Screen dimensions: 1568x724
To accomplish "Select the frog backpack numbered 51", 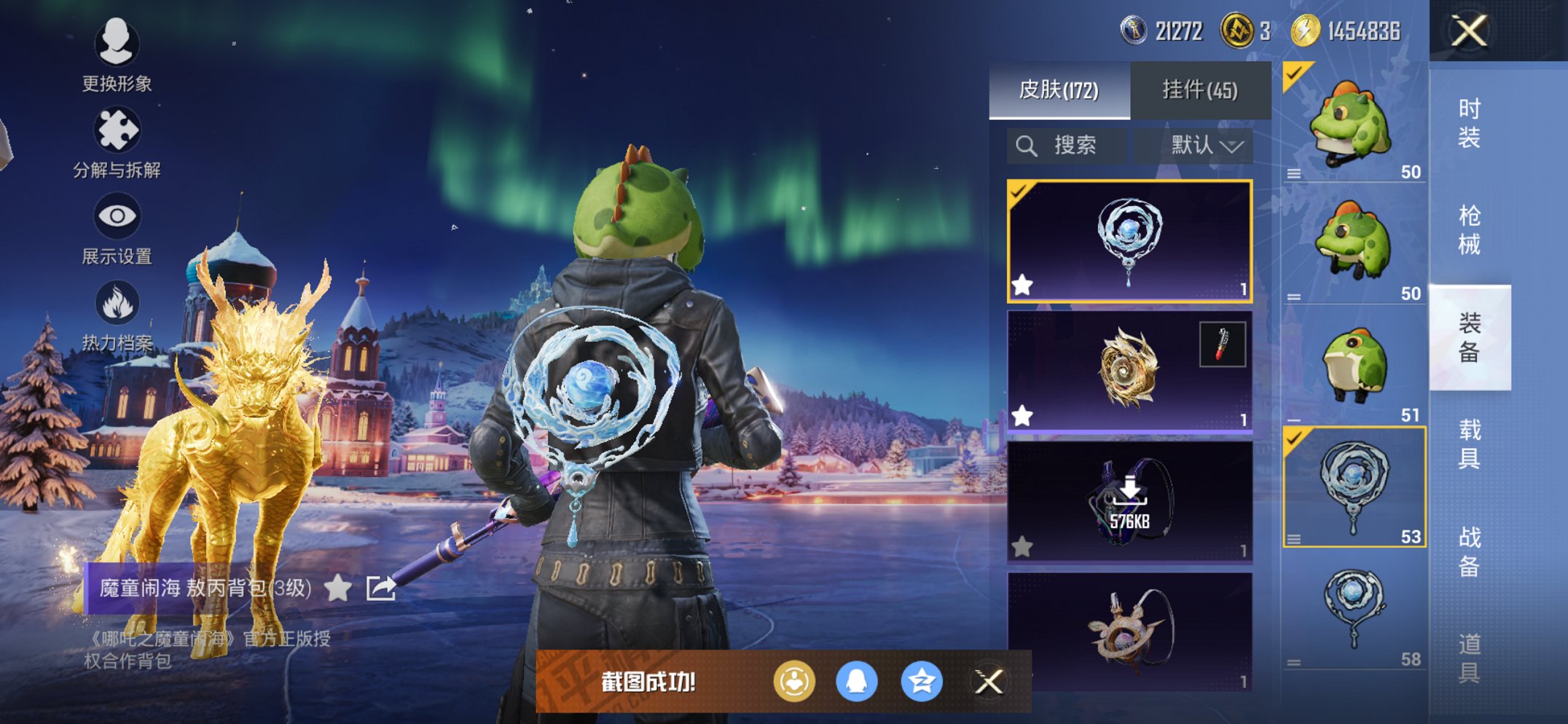I will (x=1354, y=366).
